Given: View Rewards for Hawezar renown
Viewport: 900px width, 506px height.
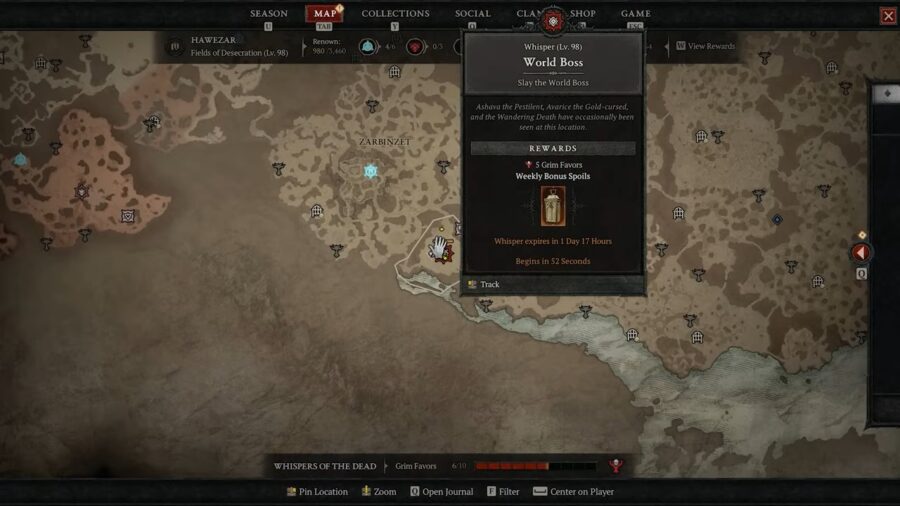Looking at the screenshot, I should [710, 46].
